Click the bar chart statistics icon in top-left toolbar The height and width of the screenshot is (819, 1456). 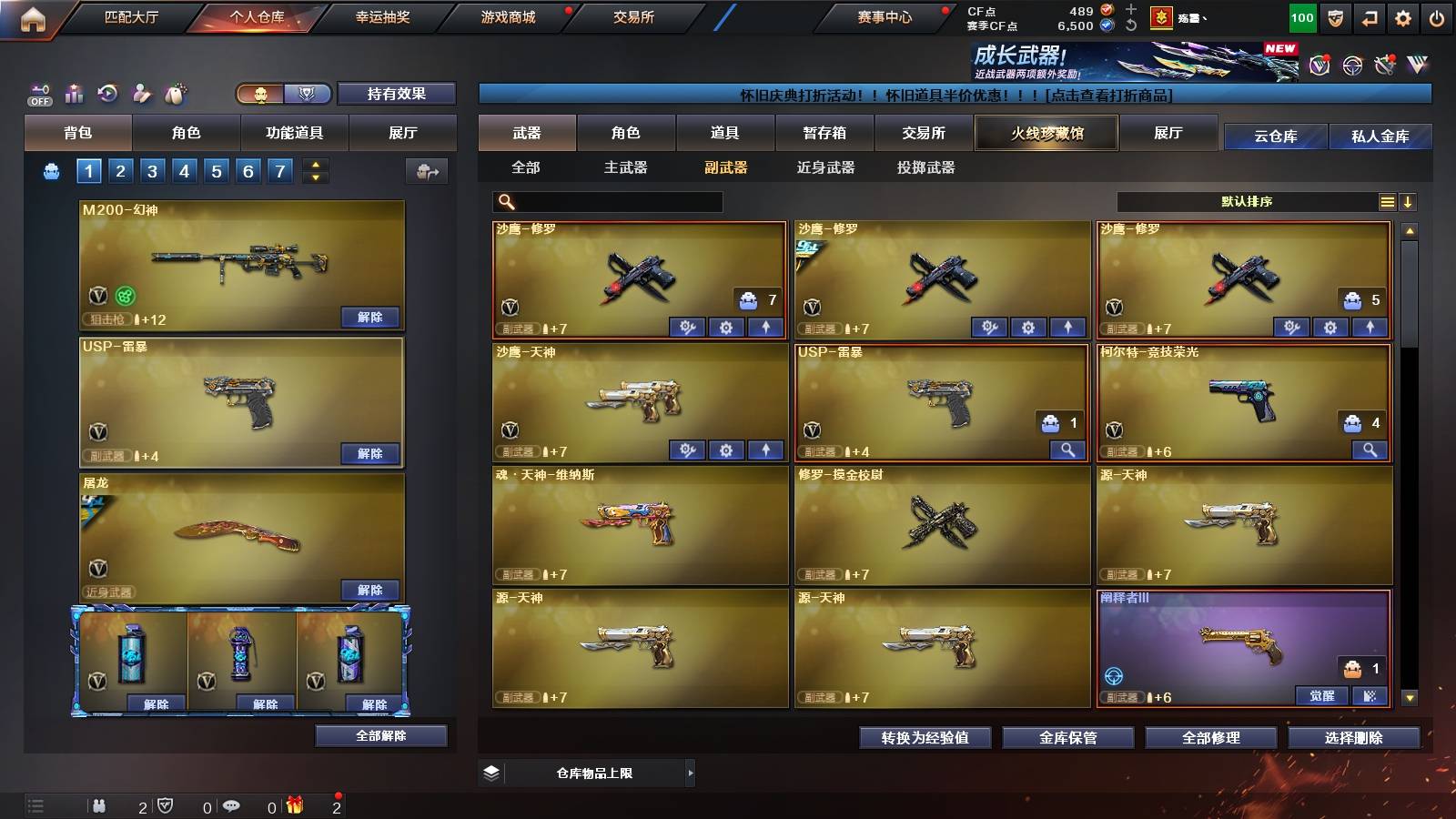[72, 94]
